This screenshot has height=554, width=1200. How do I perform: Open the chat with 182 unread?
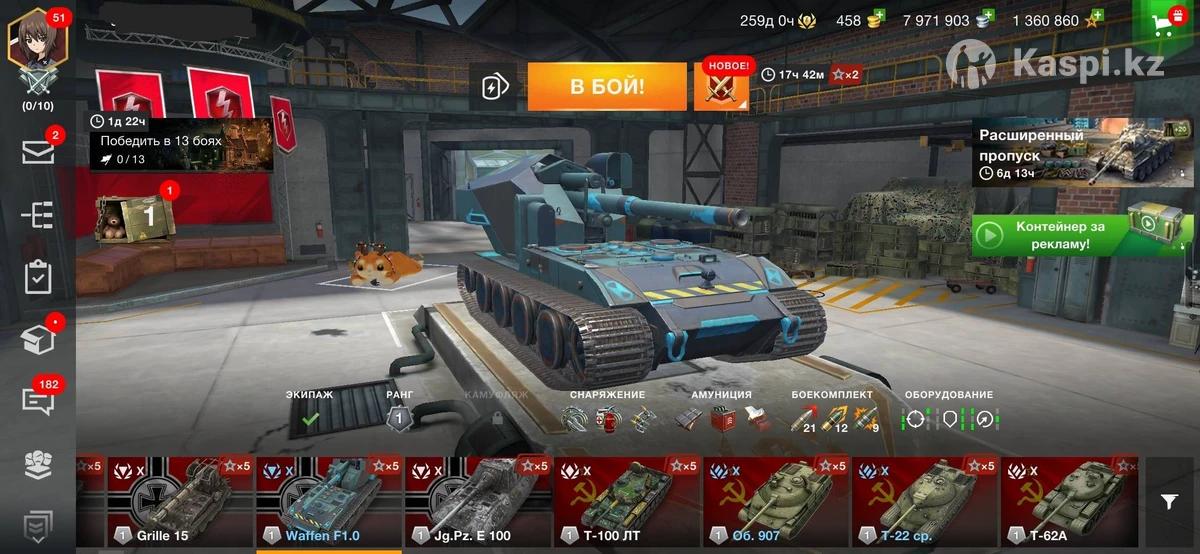(38, 400)
